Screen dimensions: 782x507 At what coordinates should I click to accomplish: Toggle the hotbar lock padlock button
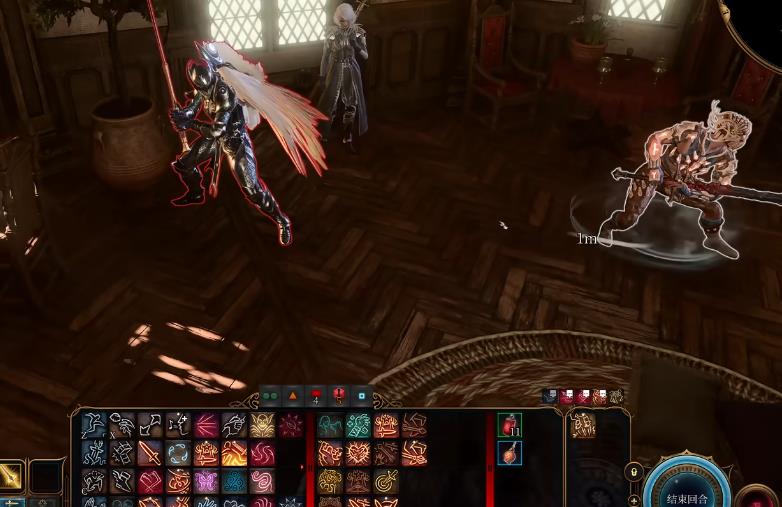pyautogui.click(x=633, y=470)
